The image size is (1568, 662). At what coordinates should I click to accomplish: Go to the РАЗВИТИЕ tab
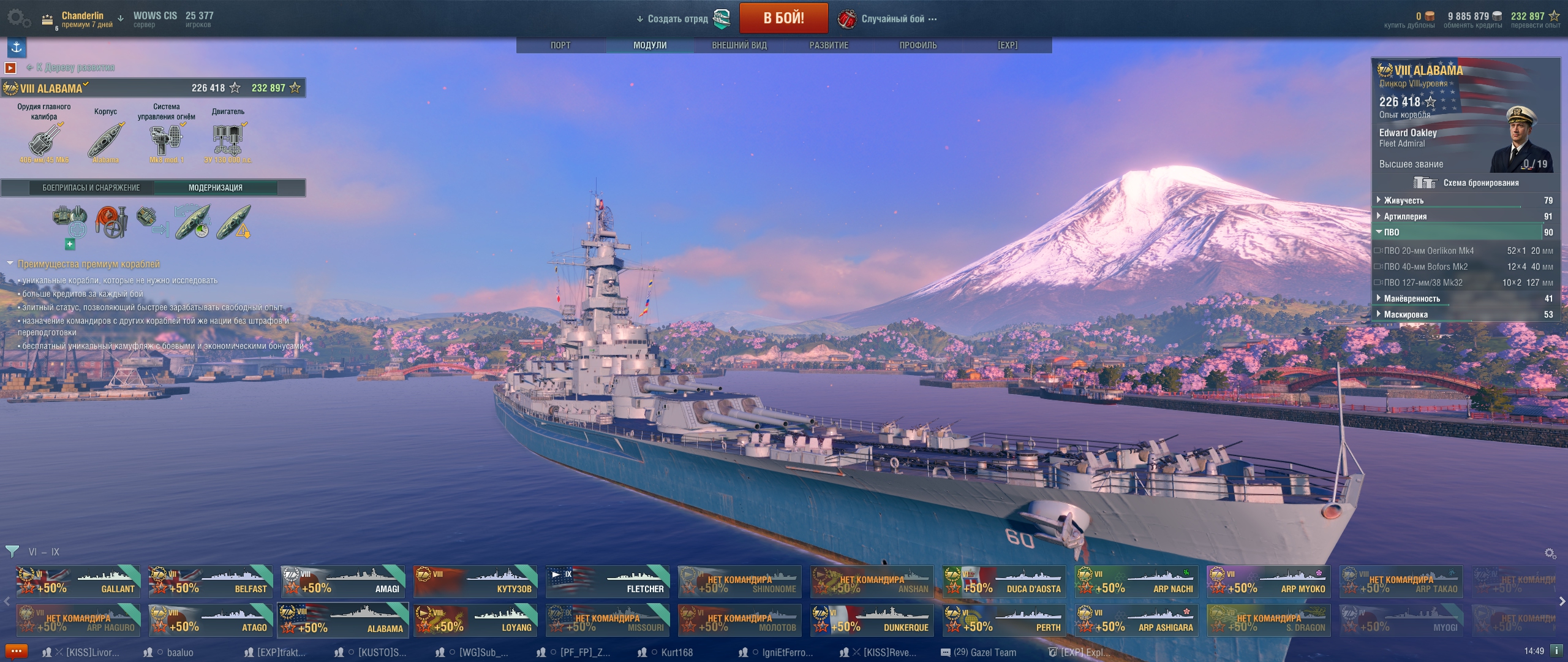(829, 45)
